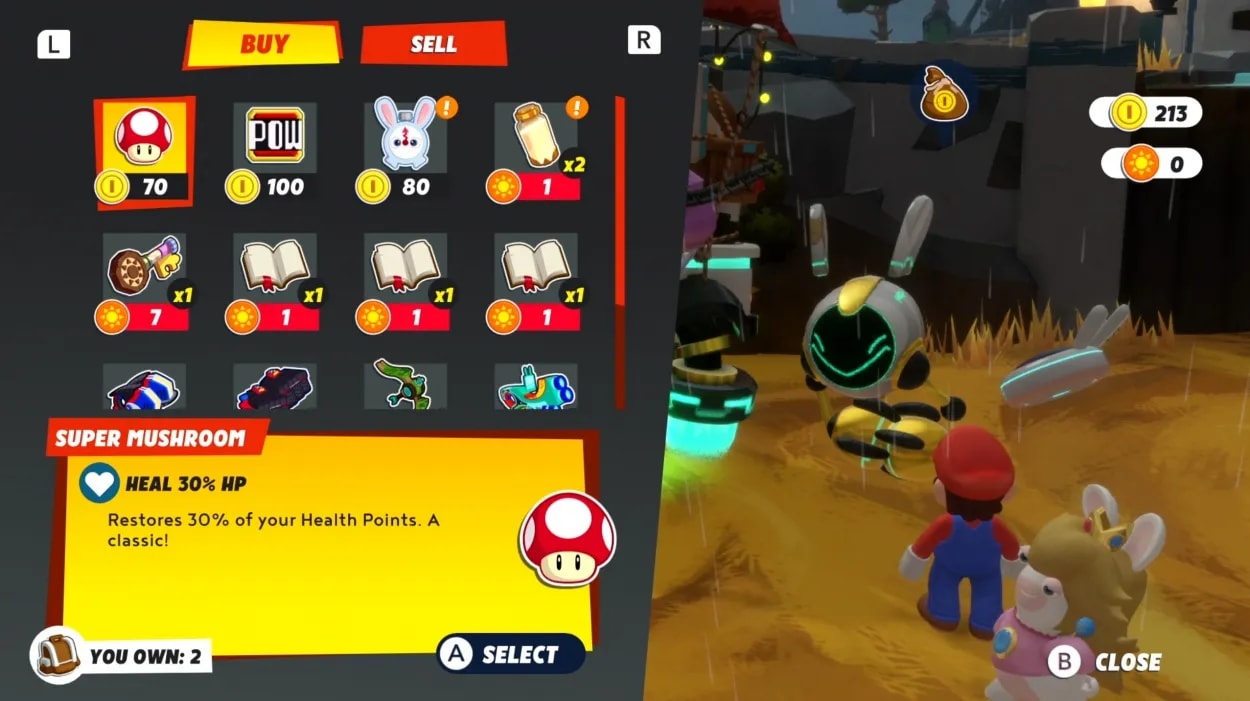Select the teal and blue weapon item
Screen dimensions: 1250x701
point(535,388)
